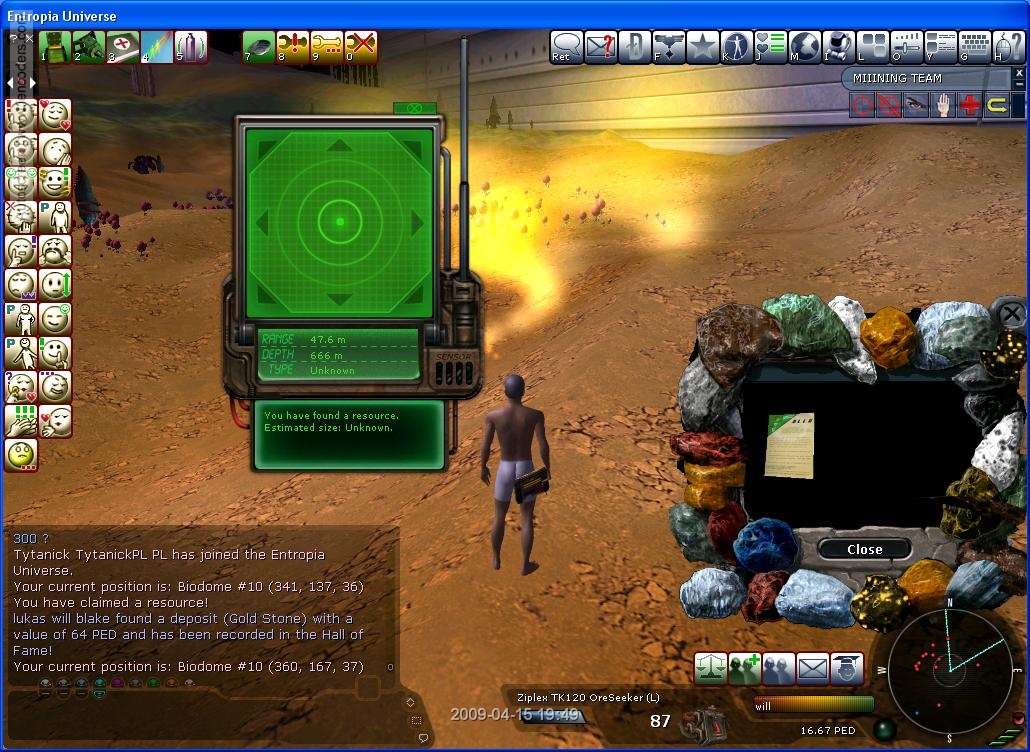This screenshot has width=1030, height=752.
Task: Open the speech bubble chat icon
Action: coord(567,46)
